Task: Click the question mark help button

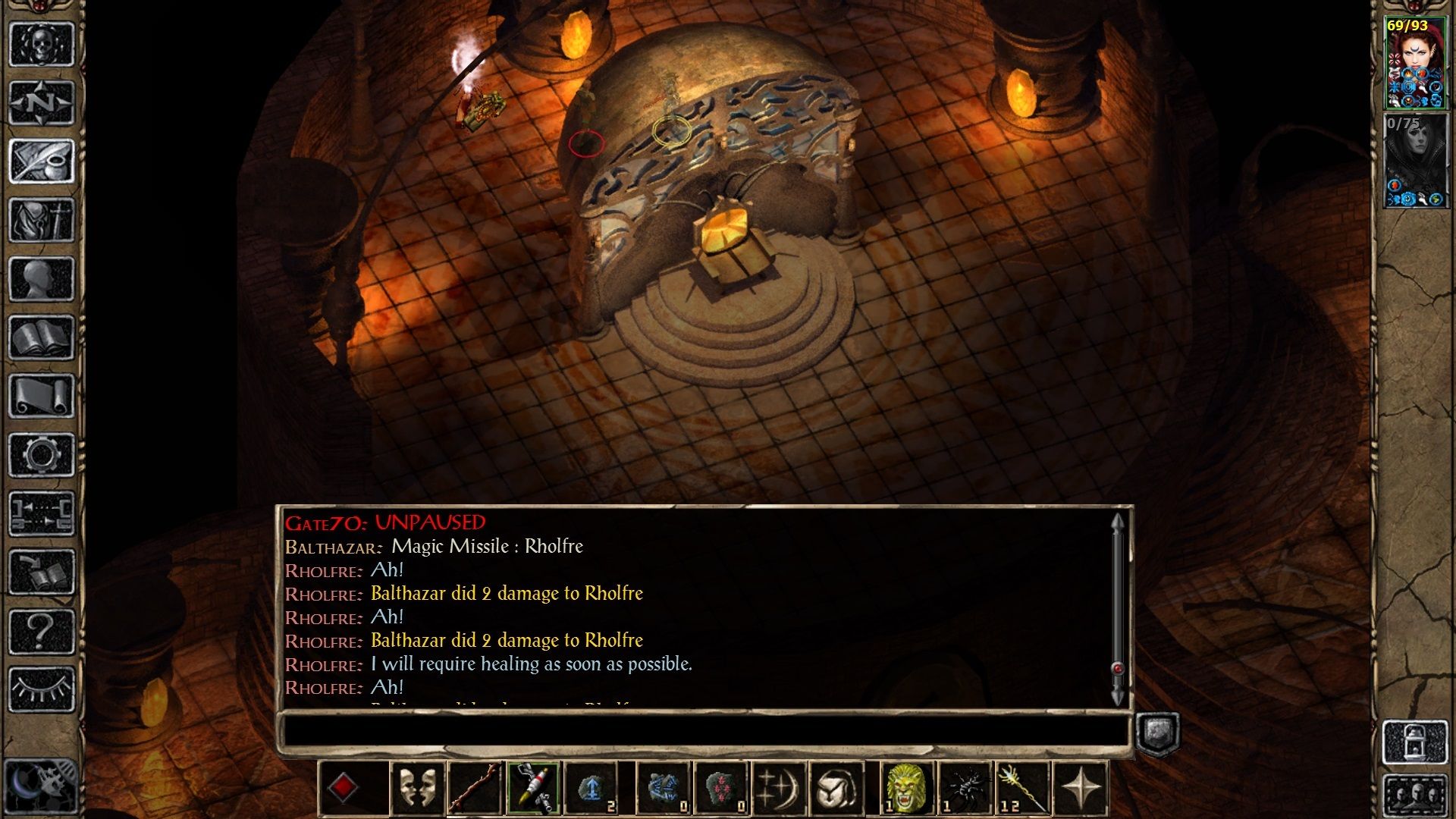Action: 41,631
